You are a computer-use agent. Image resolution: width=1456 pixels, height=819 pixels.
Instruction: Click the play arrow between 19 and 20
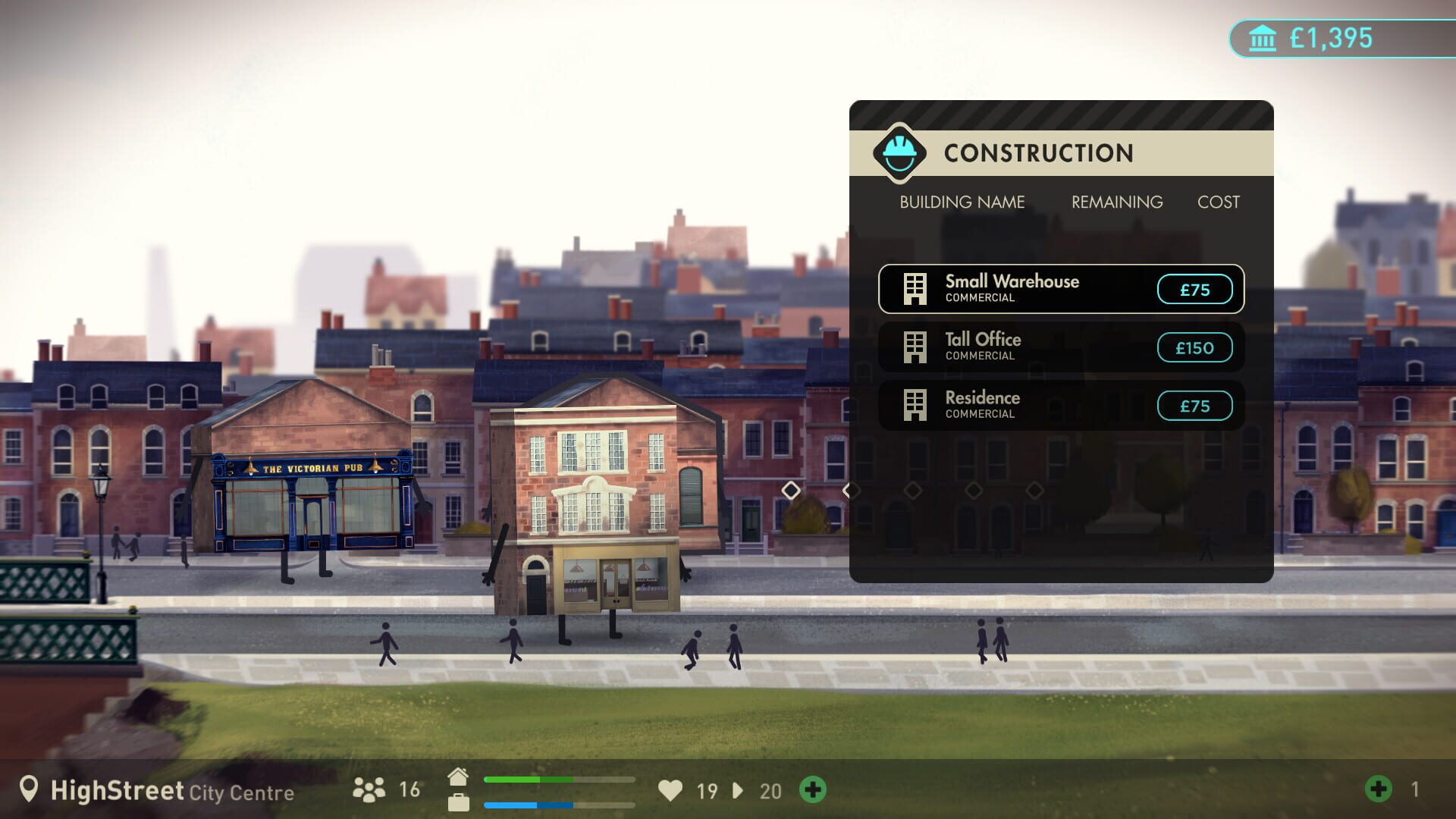[x=737, y=791]
